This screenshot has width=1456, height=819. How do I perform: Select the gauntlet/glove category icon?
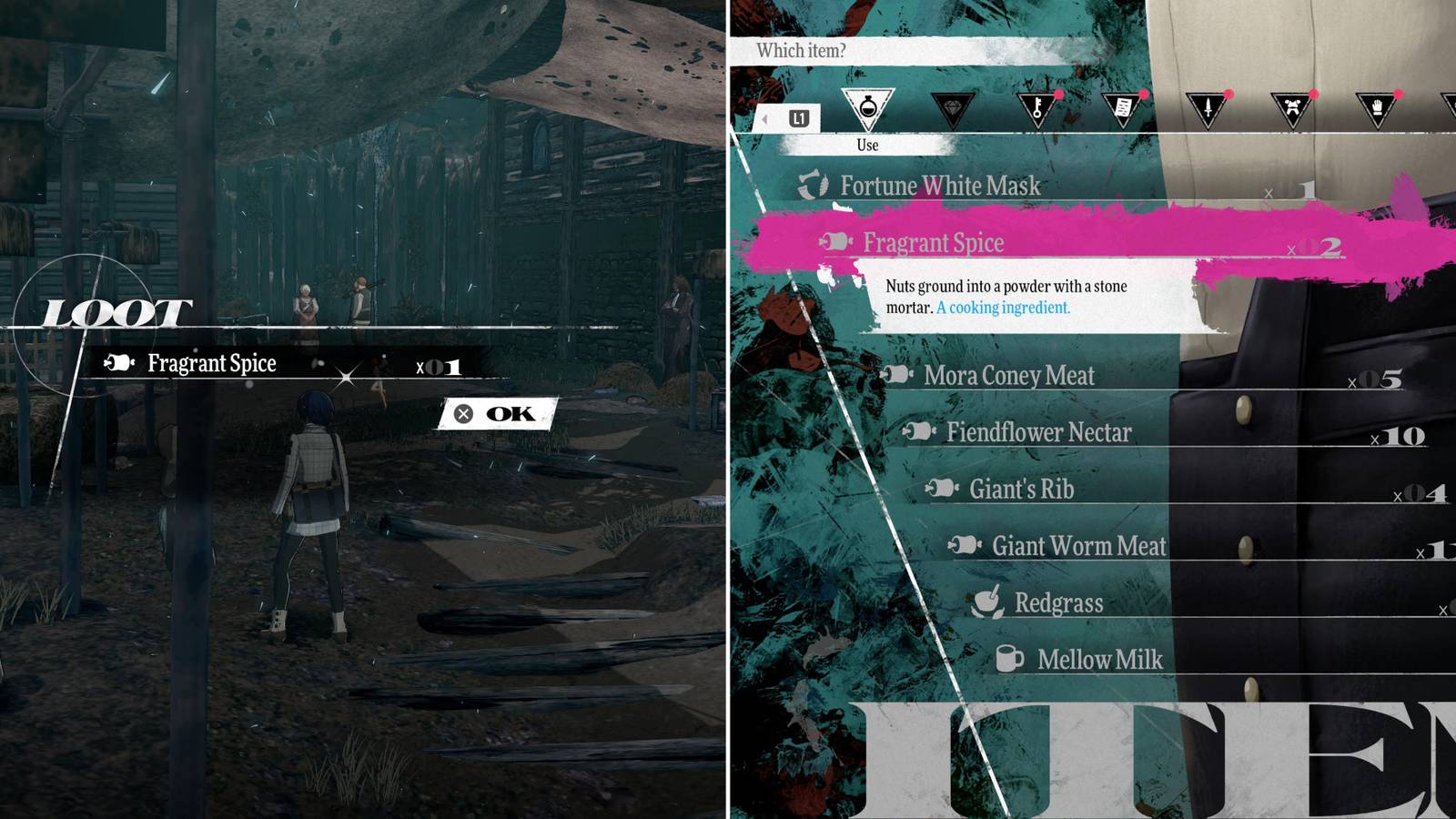coord(1378,107)
